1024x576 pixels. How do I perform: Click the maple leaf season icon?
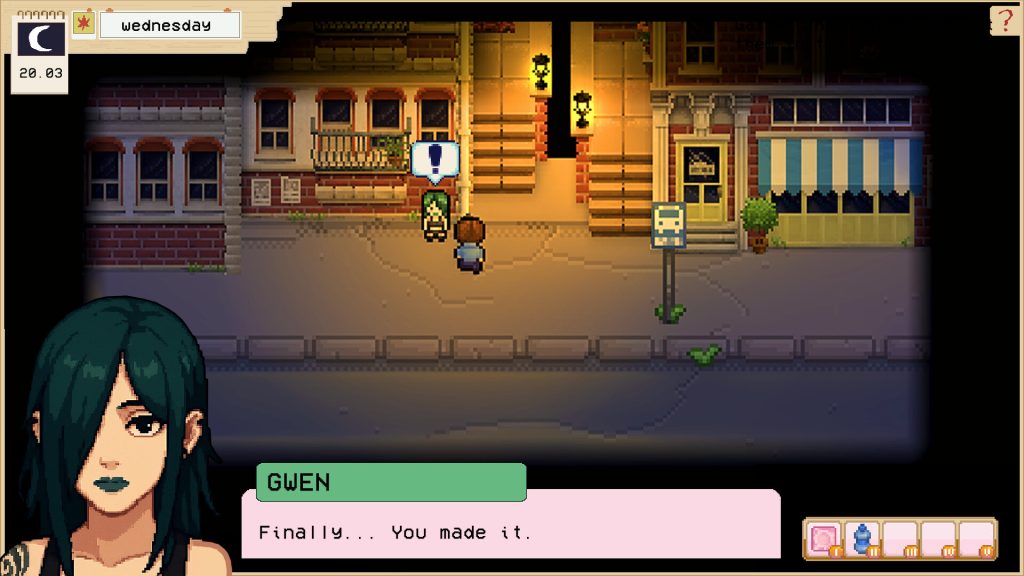[84, 24]
